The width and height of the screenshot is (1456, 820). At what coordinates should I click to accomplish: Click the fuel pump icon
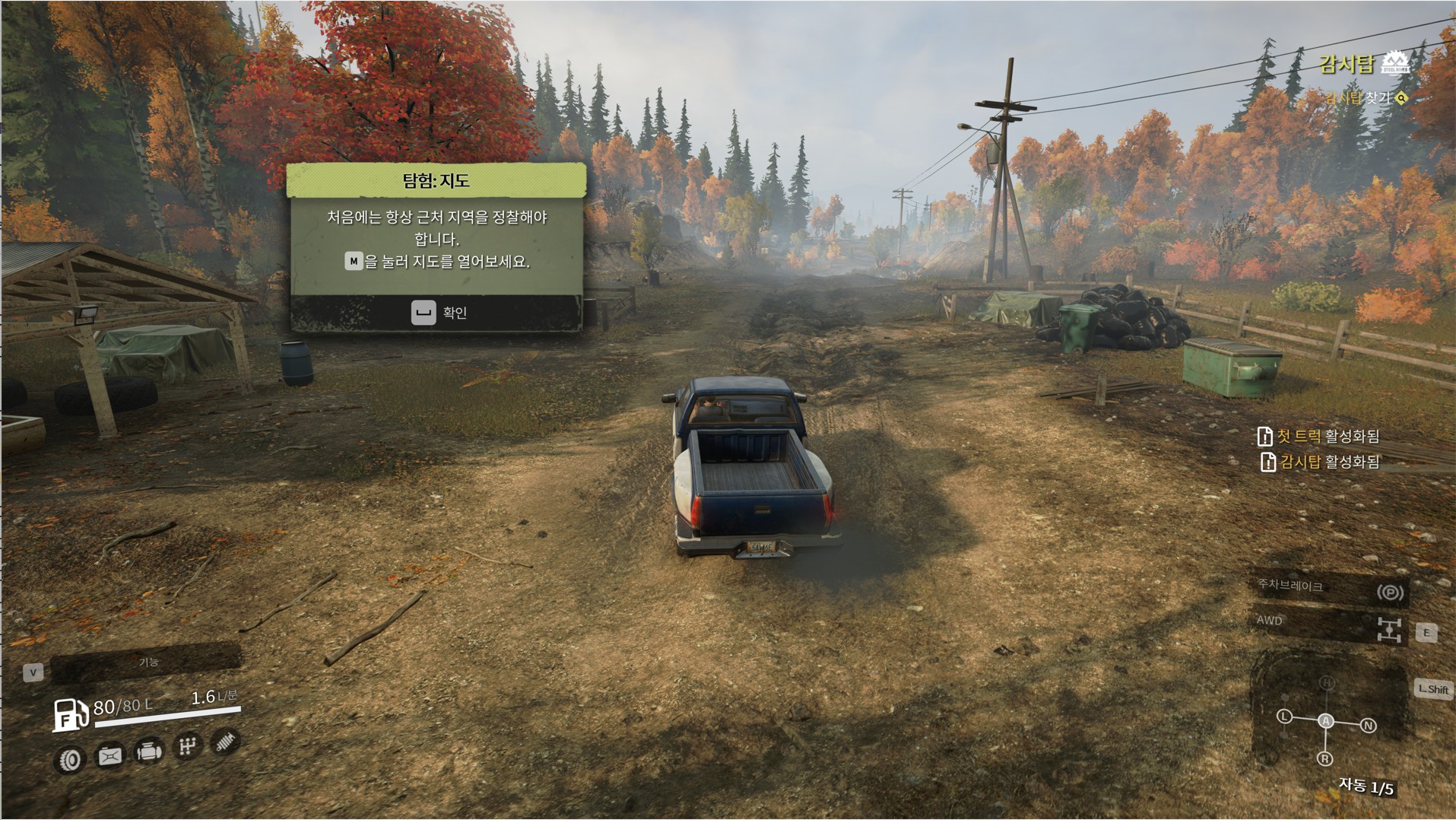tap(70, 715)
